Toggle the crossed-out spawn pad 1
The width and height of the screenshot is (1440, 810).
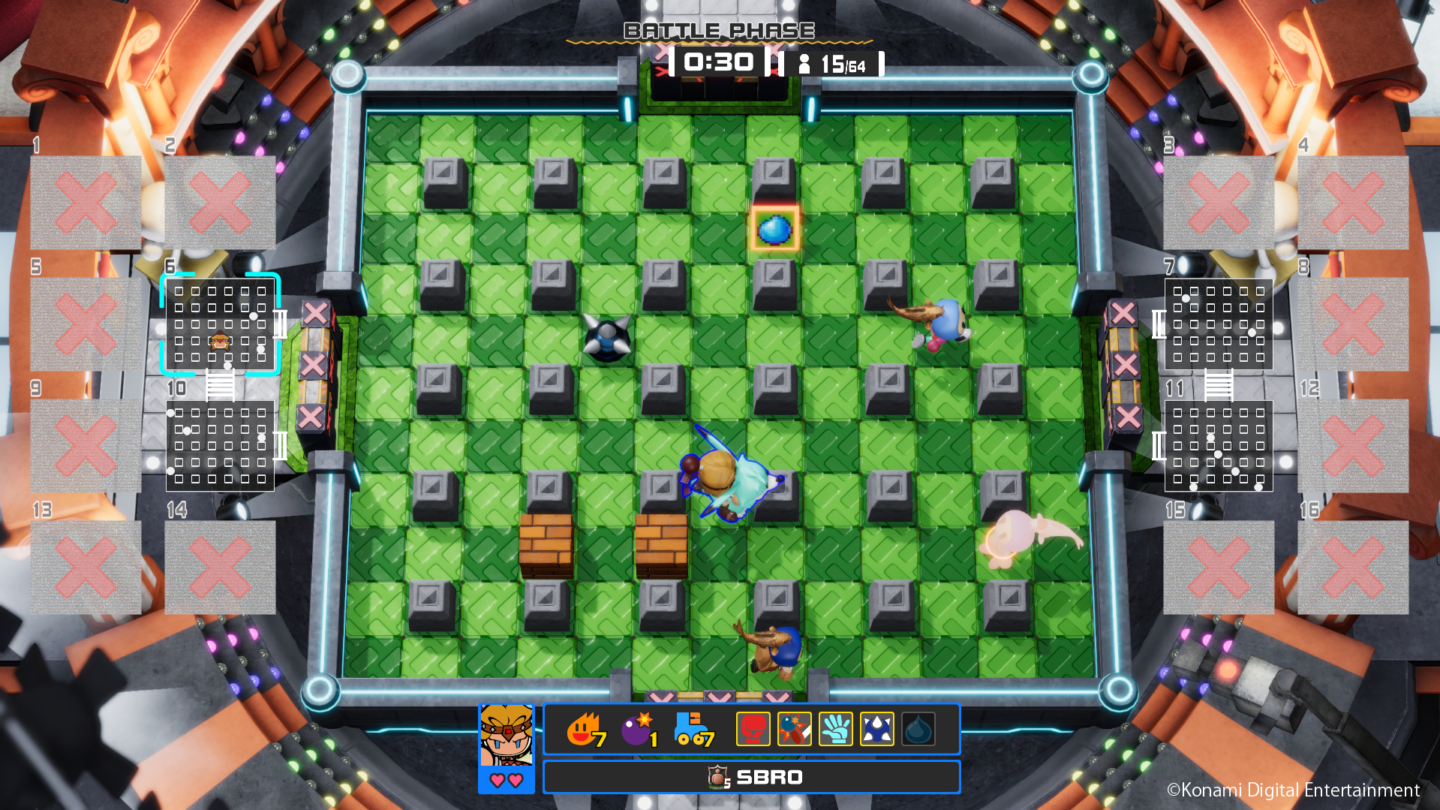[85, 200]
